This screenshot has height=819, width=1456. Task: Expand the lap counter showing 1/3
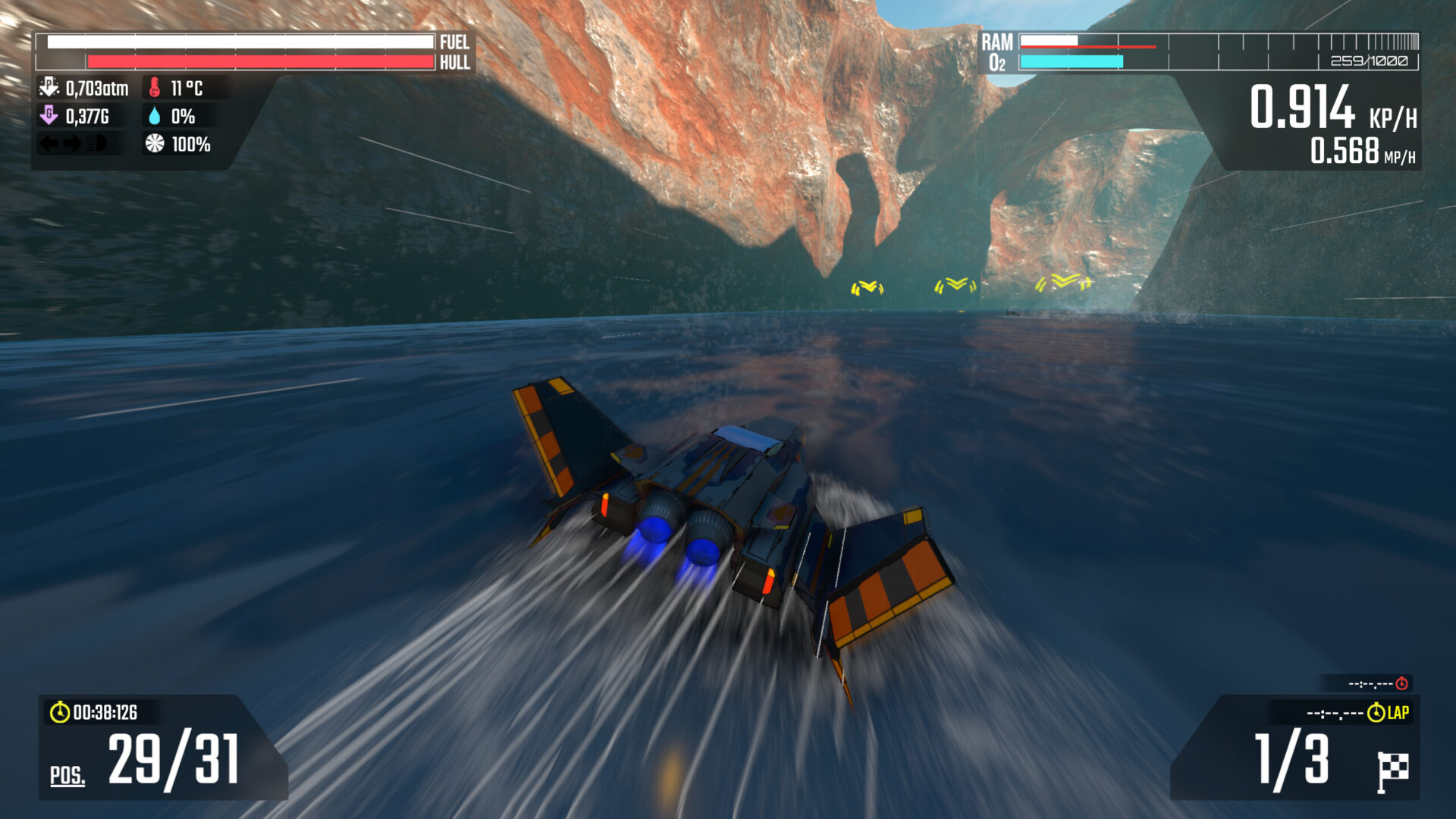pos(1292,758)
